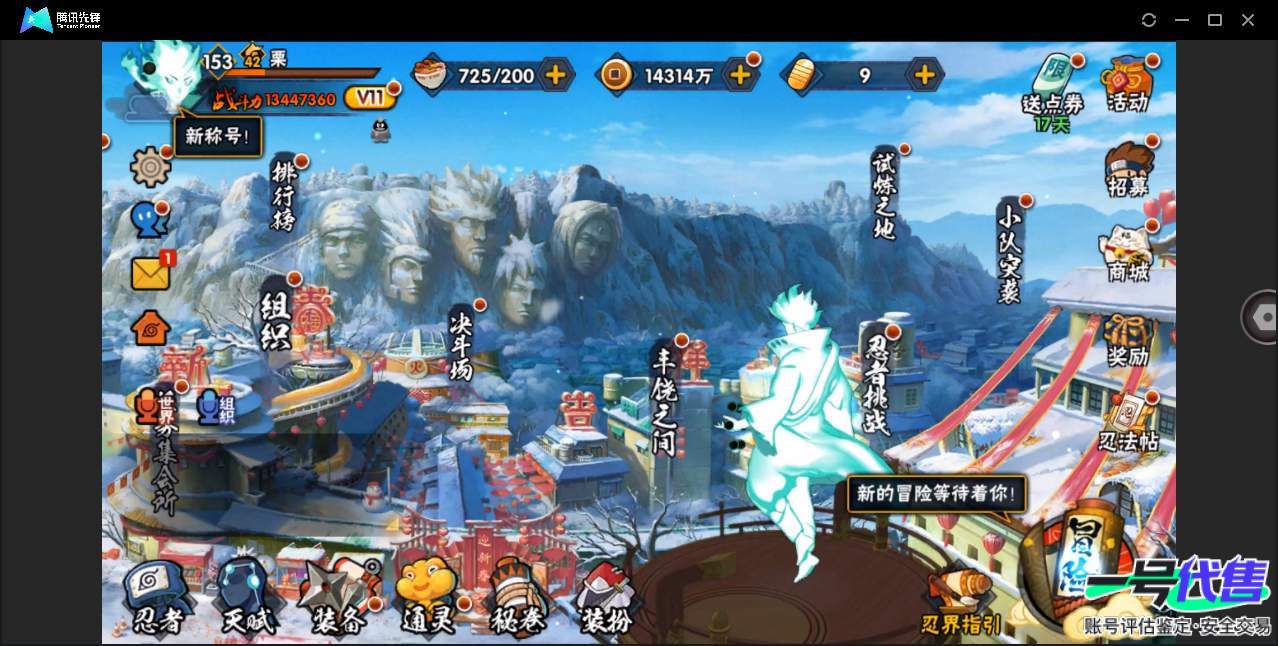Image resolution: width=1278 pixels, height=646 pixels.
Task: Close the emulator window
Action: 1248,20
